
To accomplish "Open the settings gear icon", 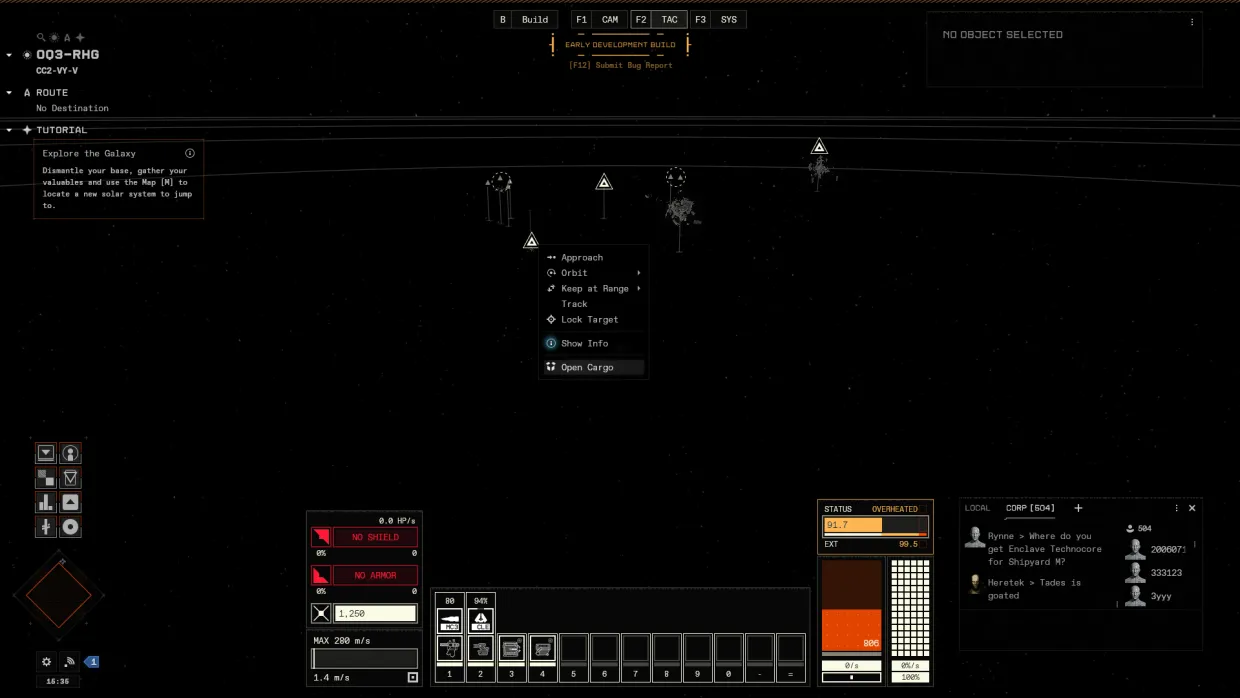I will pyautogui.click(x=46, y=662).
